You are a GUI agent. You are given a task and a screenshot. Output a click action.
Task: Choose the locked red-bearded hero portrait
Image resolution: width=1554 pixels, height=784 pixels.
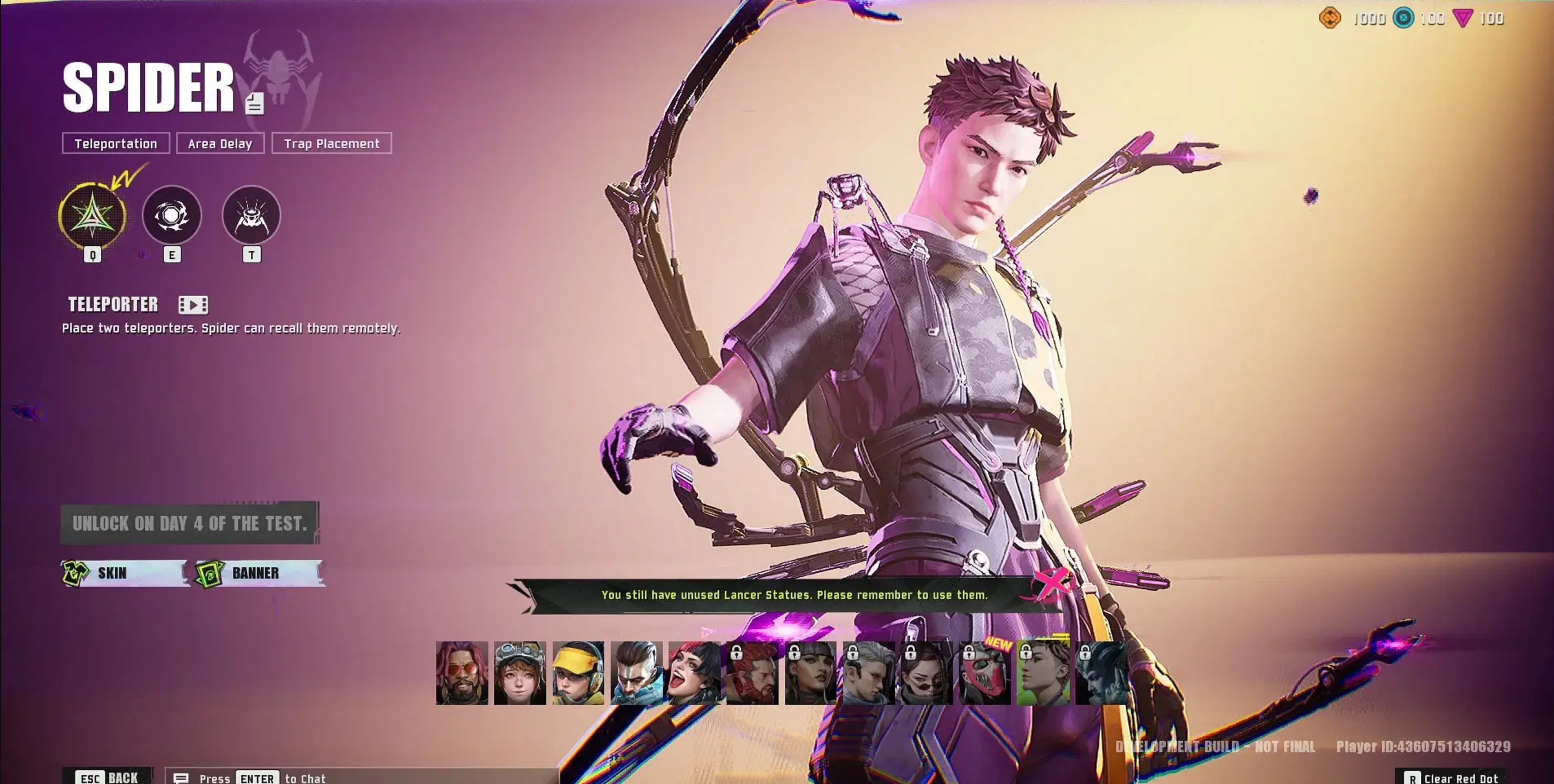[x=752, y=673]
